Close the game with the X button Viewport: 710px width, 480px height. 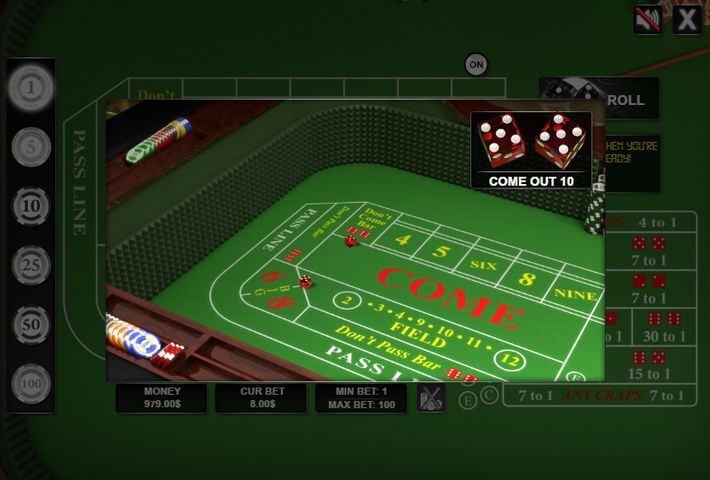click(x=686, y=19)
